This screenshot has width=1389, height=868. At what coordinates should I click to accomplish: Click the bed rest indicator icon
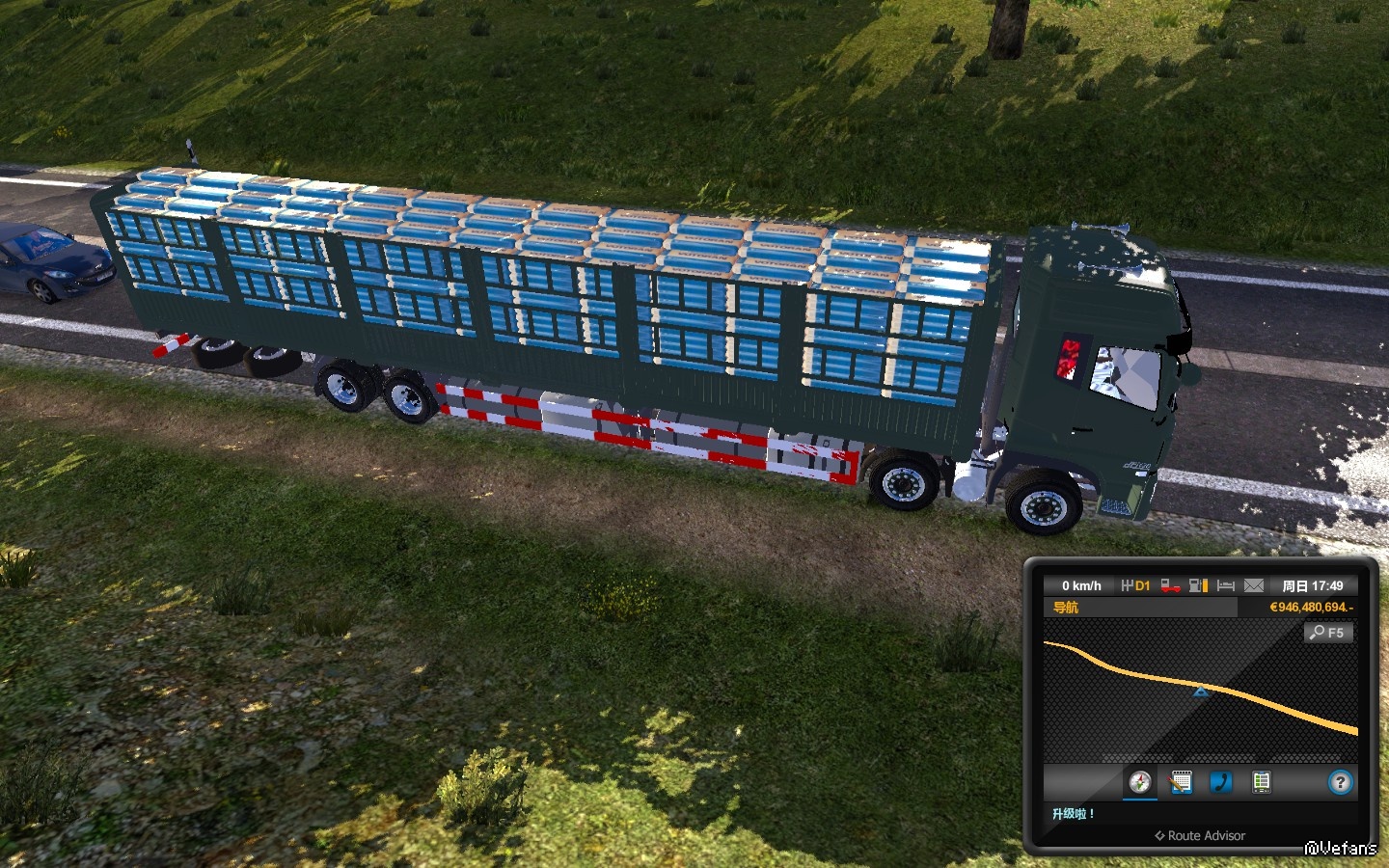[x=1226, y=585]
